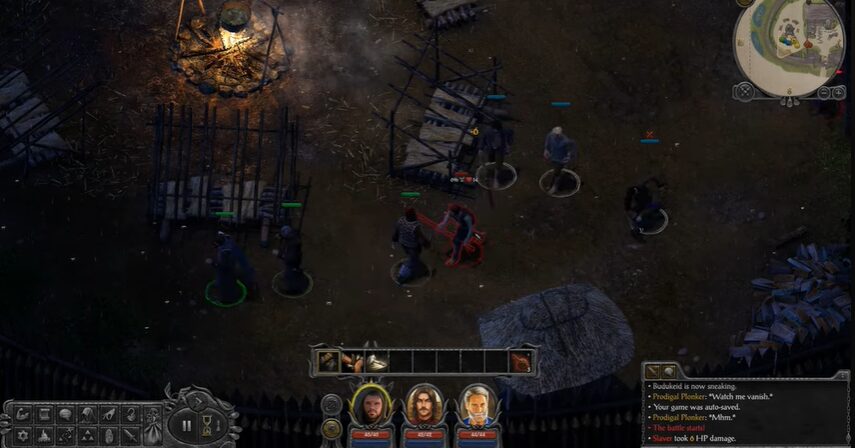The width and height of the screenshot is (855, 448).
Task: Use the red item at the hotbar's end
Action: click(520, 361)
